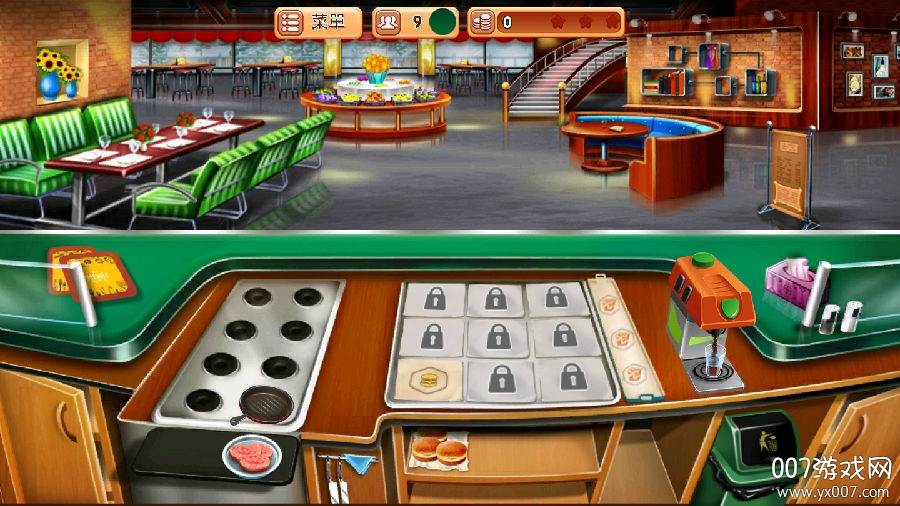Pick up the raw meat patty plate
This screenshot has height=506, width=900.
252,456
